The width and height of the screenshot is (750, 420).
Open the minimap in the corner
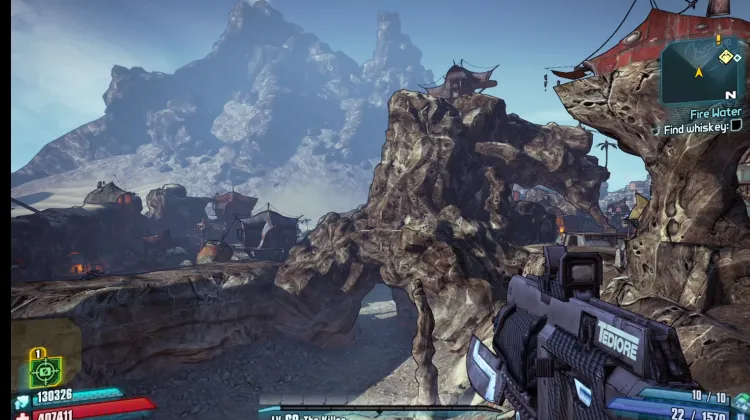coord(703,70)
